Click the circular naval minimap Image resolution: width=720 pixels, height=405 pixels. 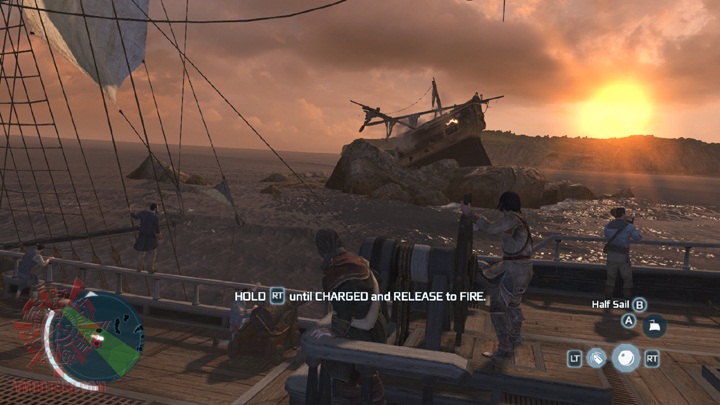point(97,337)
